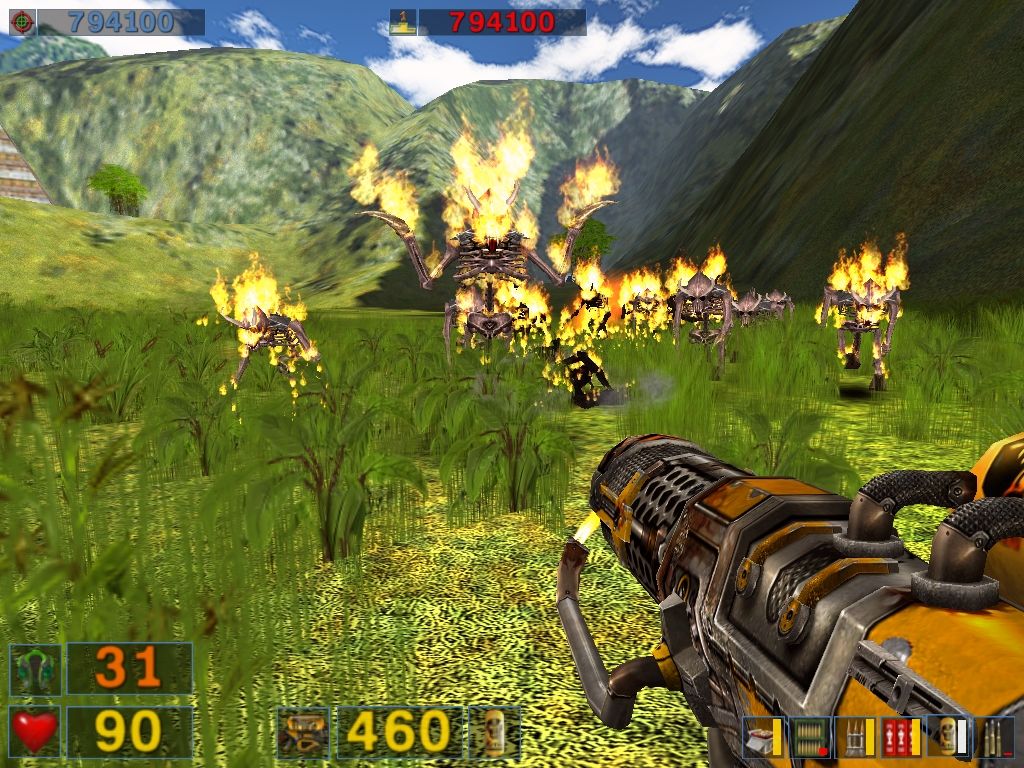Click the red heart health icon
The width and height of the screenshot is (1024, 768).
[35, 732]
